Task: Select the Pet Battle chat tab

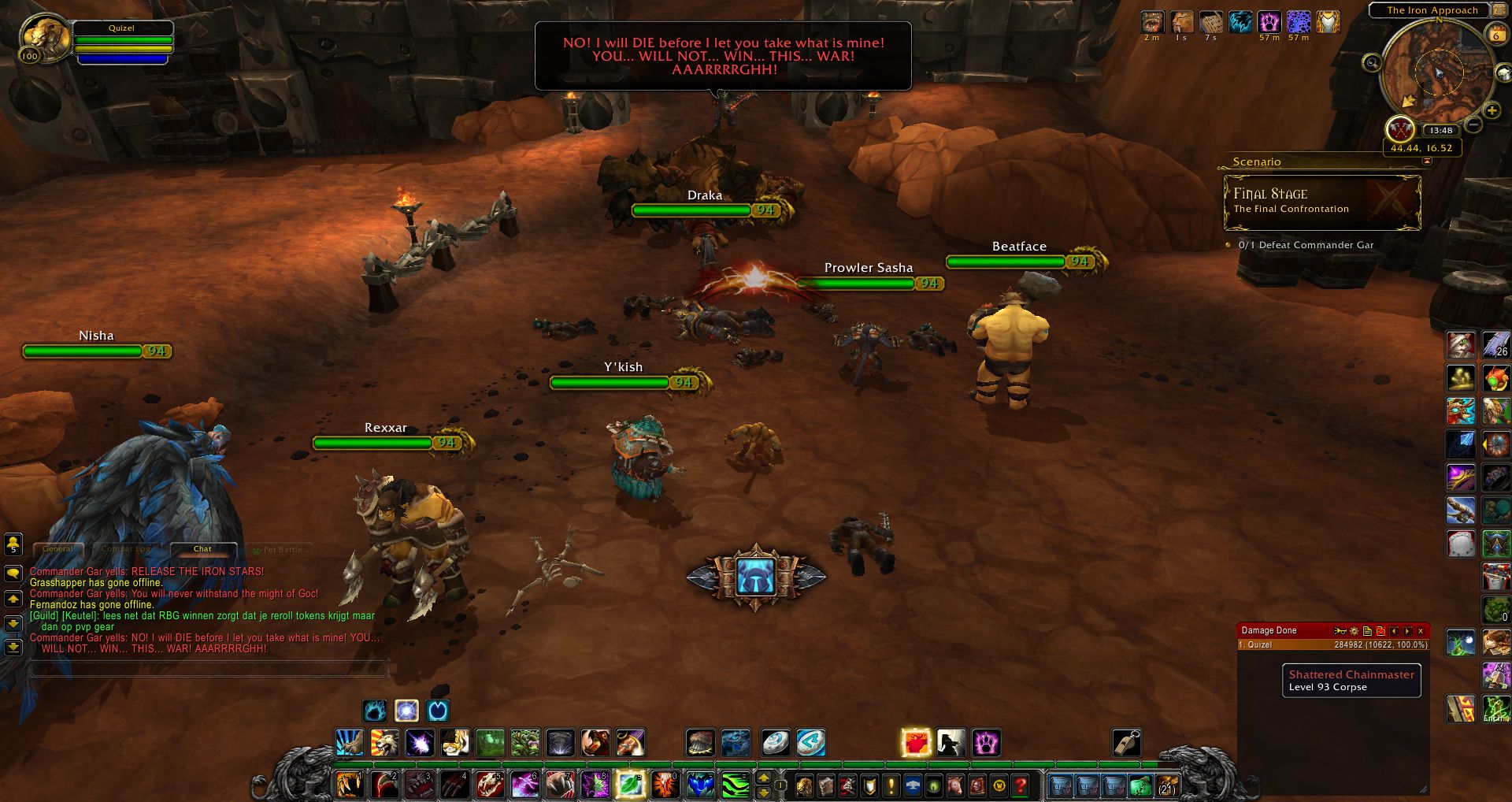Action: click(x=282, y=549)
